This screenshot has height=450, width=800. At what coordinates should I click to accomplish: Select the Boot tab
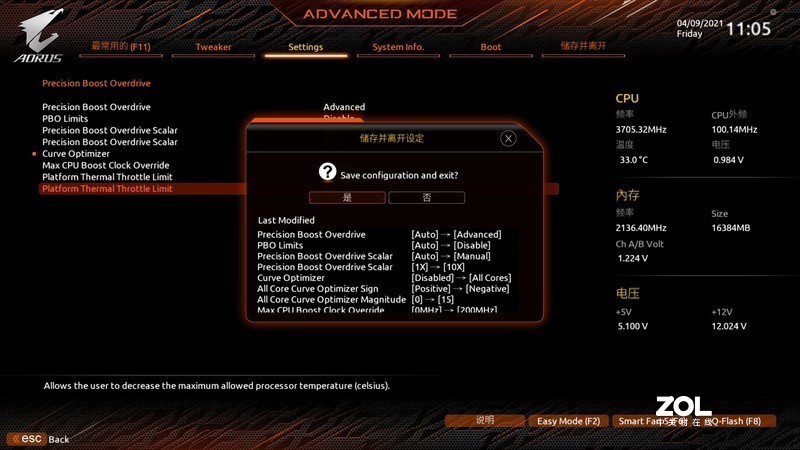(x=491, y=47)
